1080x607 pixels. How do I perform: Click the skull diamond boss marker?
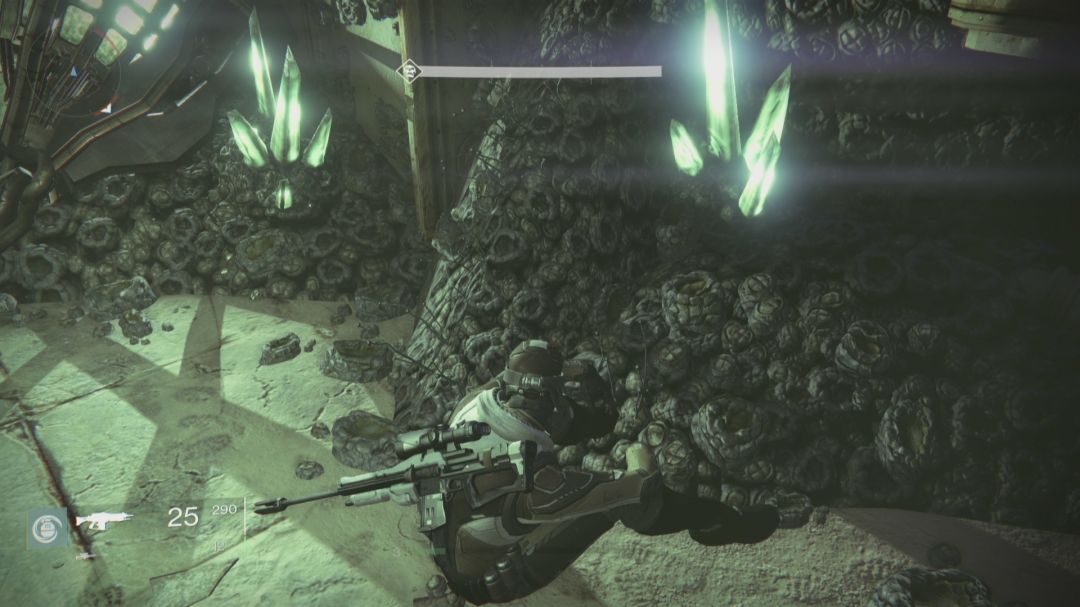pos(407,71)
